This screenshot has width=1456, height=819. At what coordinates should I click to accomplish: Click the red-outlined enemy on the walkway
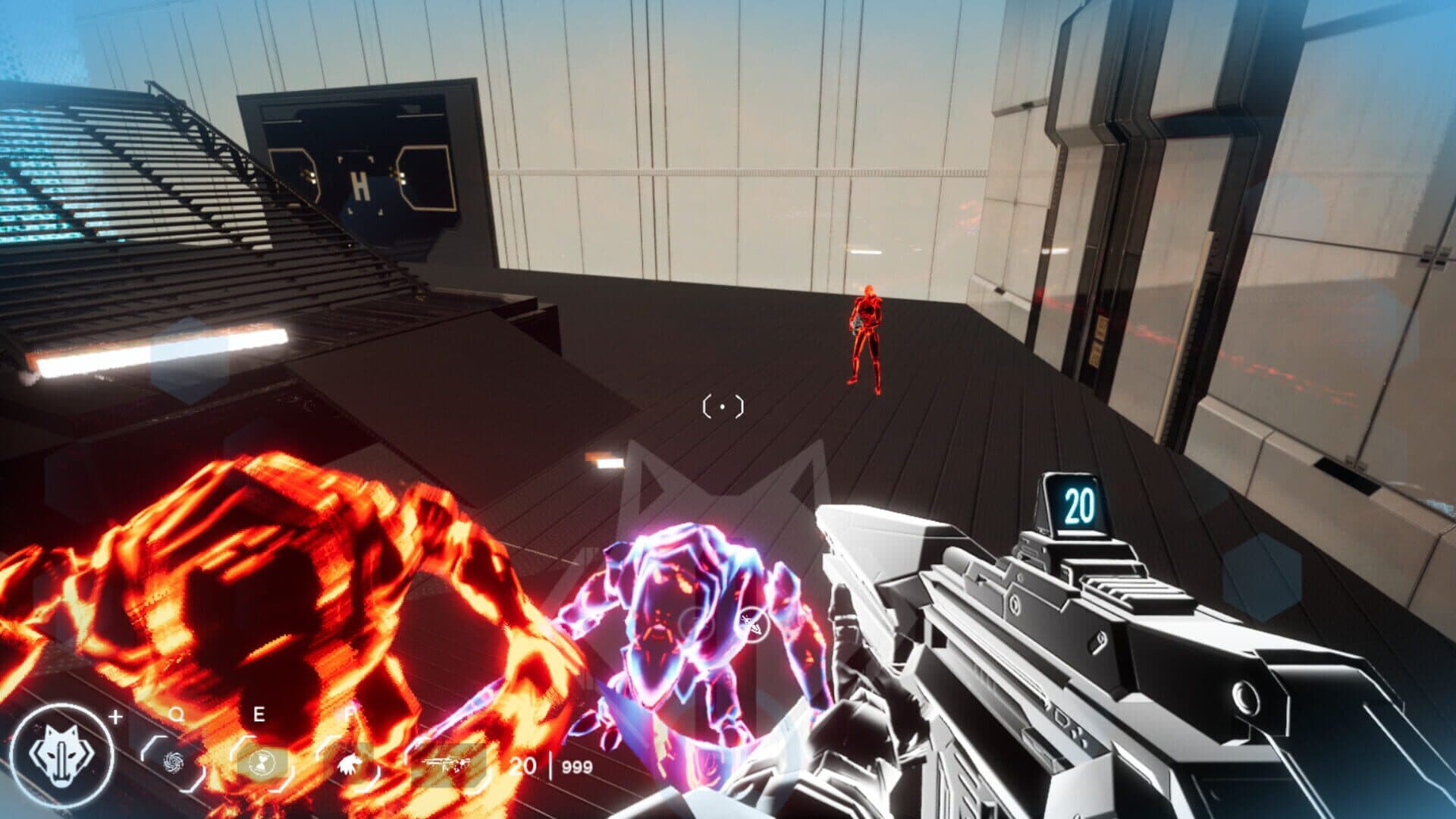(867, 337)
